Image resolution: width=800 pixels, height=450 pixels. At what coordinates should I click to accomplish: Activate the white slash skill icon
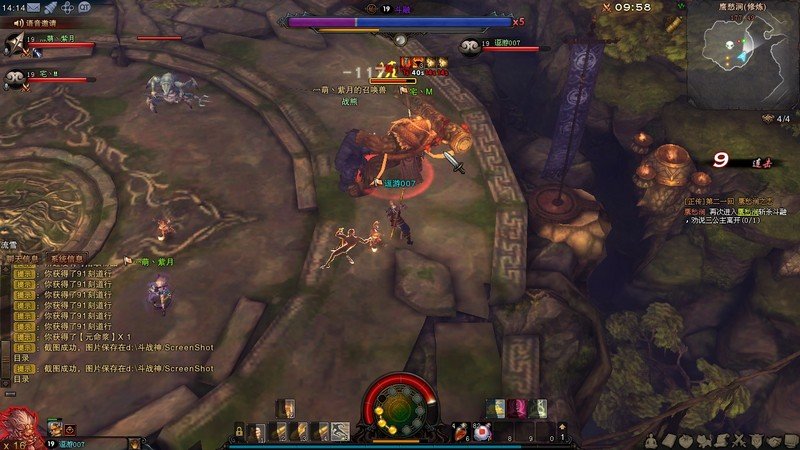click(x=340, y=432)
